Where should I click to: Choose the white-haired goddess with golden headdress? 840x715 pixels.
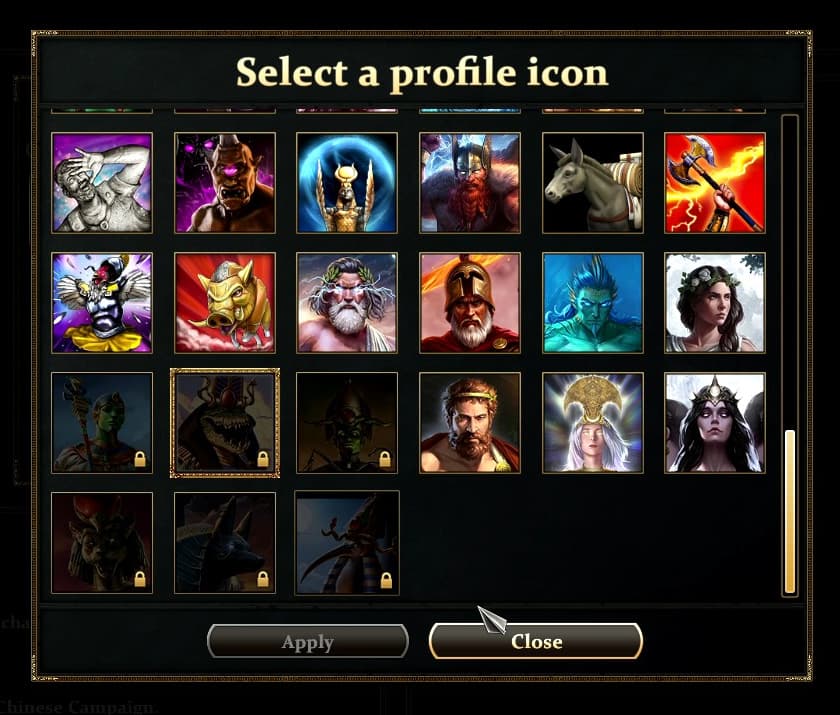593,423
